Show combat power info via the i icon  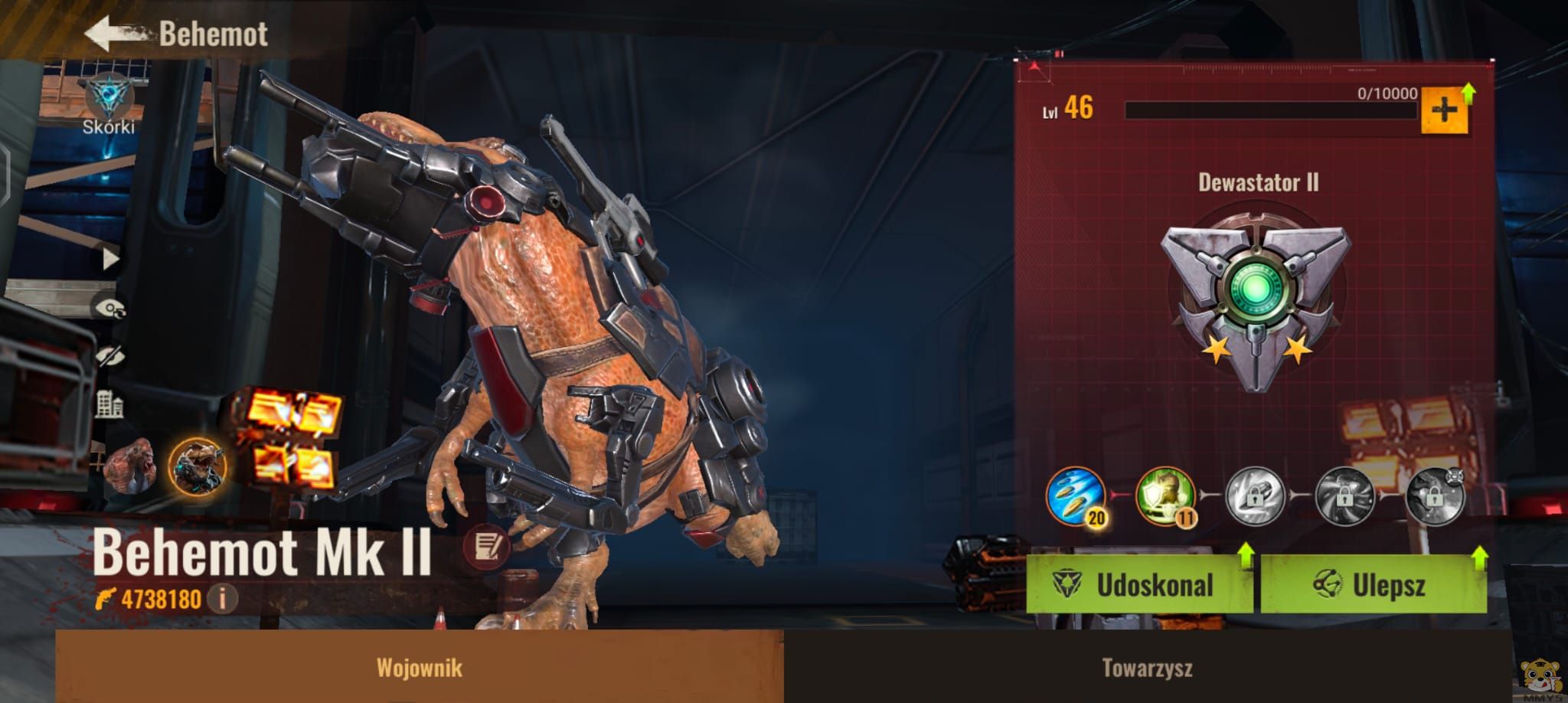pos(223,598)
